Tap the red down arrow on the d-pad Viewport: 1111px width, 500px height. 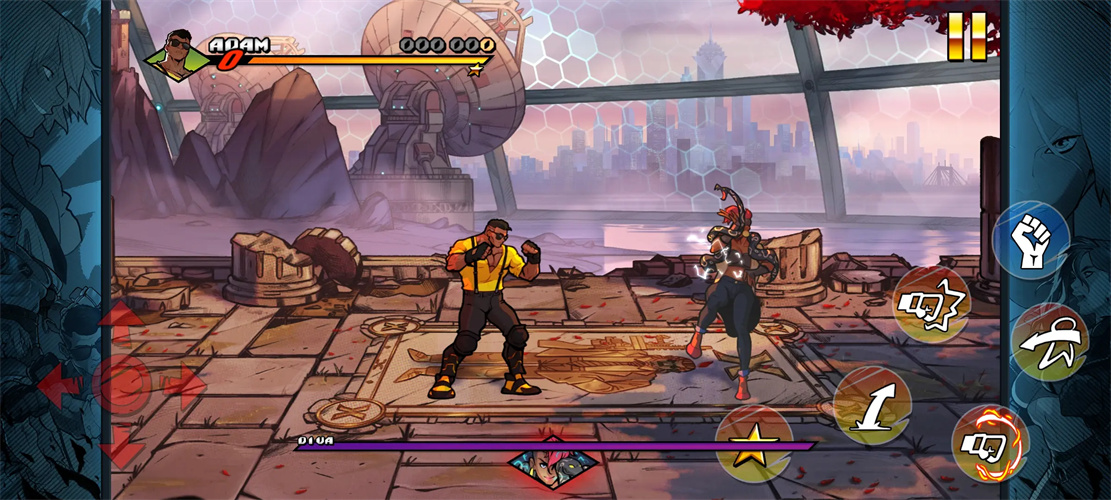tap(122, 447)
